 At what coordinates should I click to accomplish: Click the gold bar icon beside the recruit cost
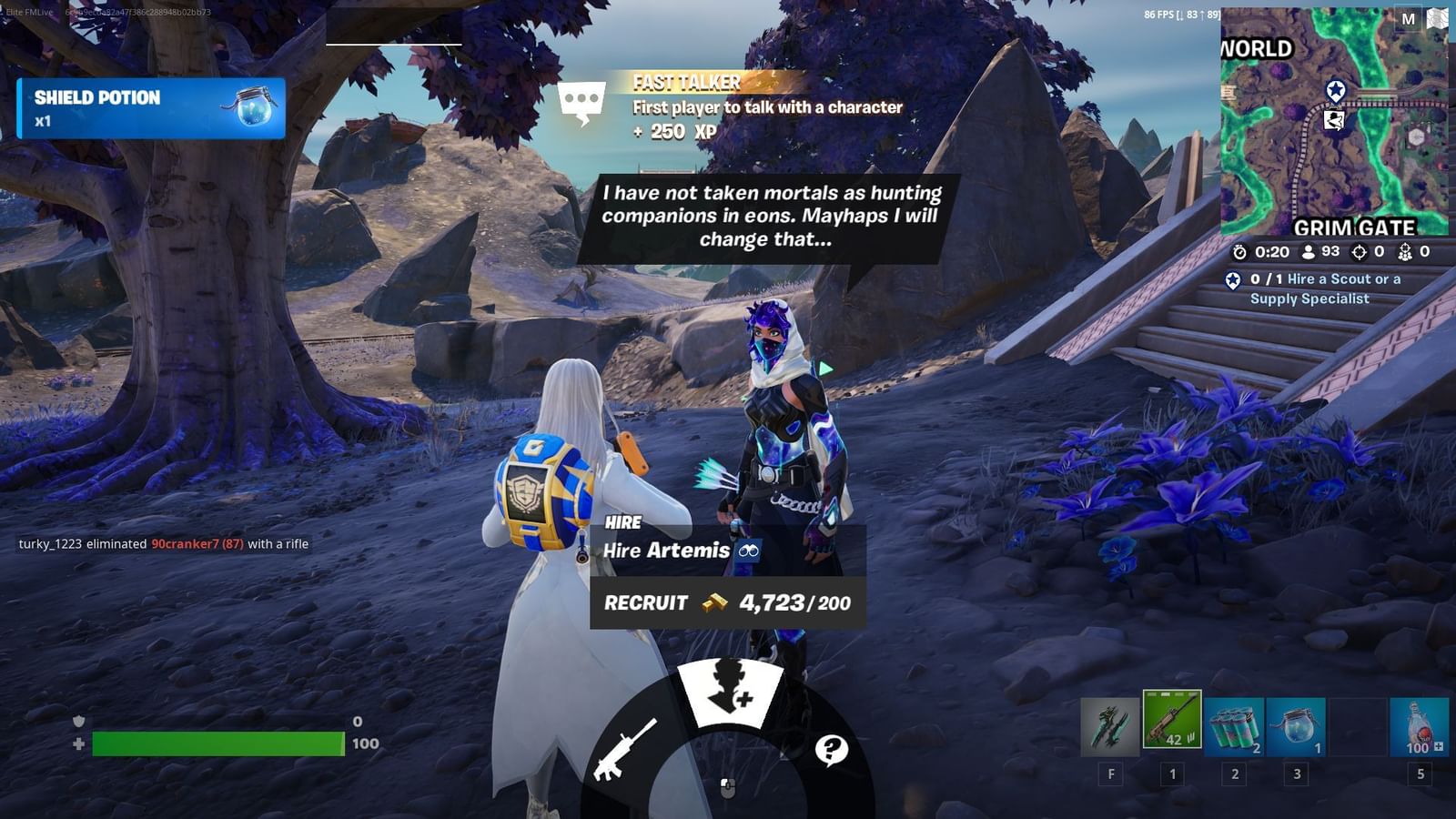click(714, 602)
